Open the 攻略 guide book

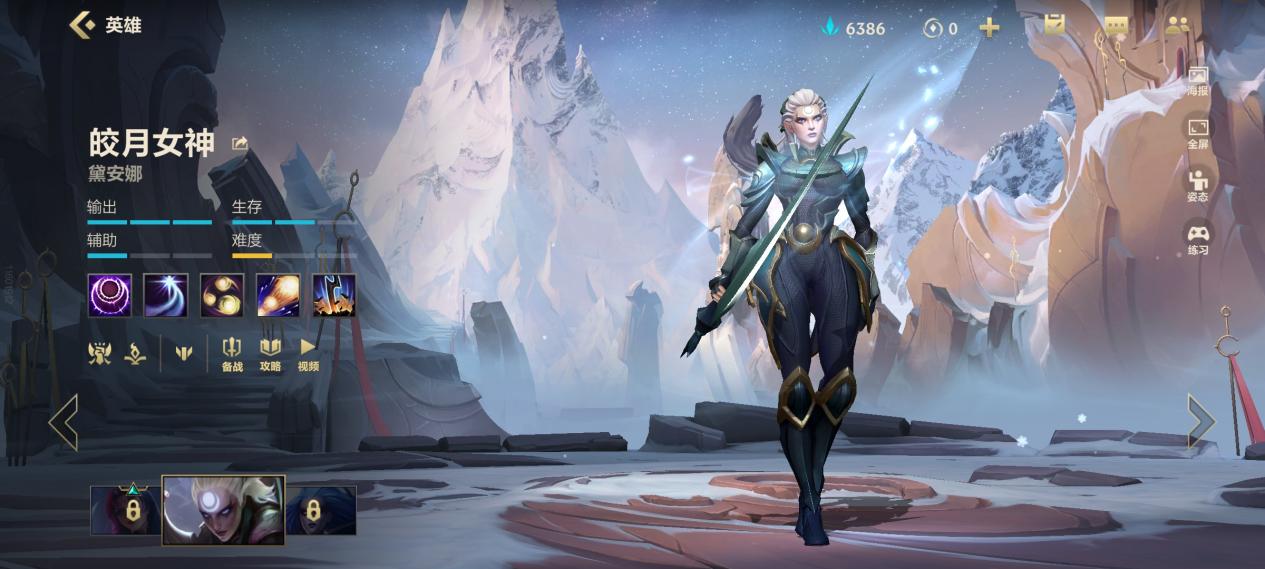point(270,354)
